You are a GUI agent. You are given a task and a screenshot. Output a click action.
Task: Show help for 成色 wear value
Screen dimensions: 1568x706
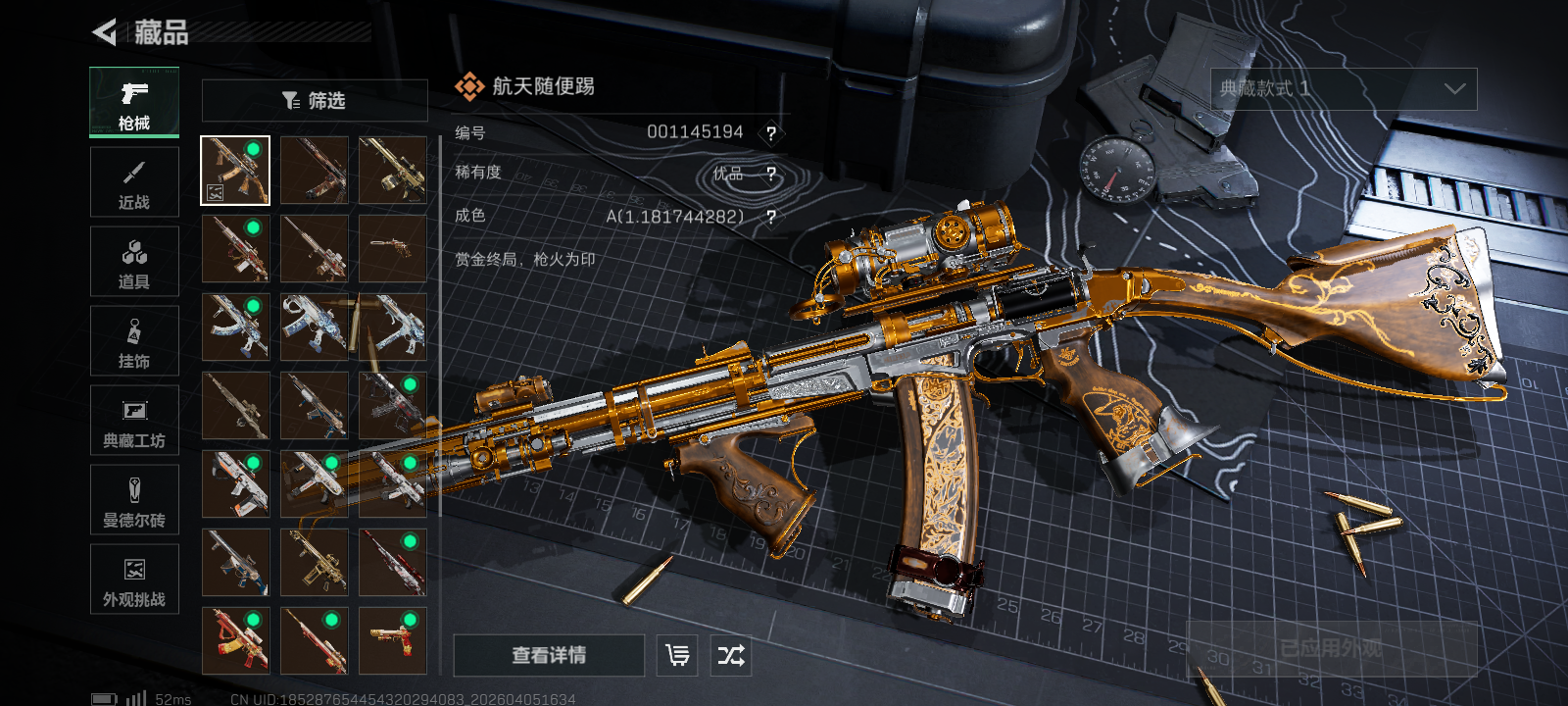pyautogui.click(x=771, y=217)
